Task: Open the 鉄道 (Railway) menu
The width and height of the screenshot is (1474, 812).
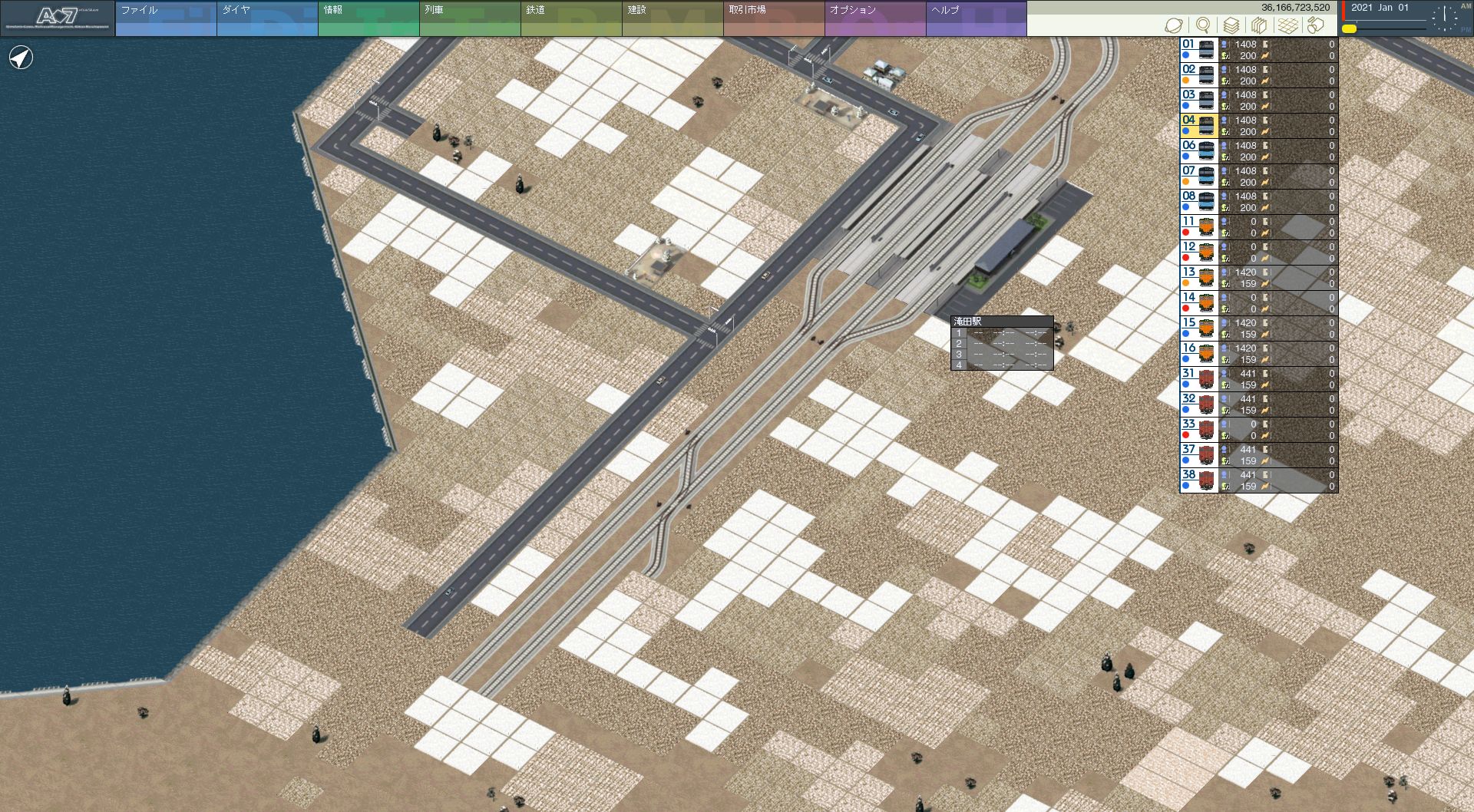Action: coord(571,18)
